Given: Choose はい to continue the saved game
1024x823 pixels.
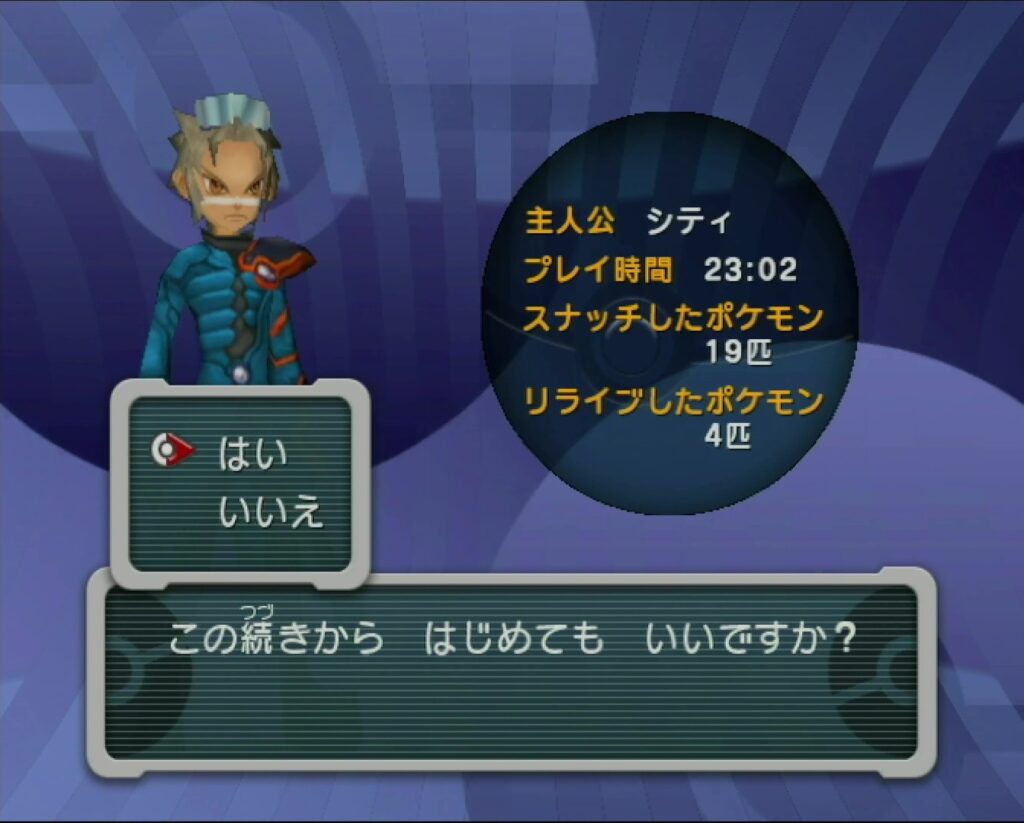Looking at the screenshot, I should click(x=252, y=453).
